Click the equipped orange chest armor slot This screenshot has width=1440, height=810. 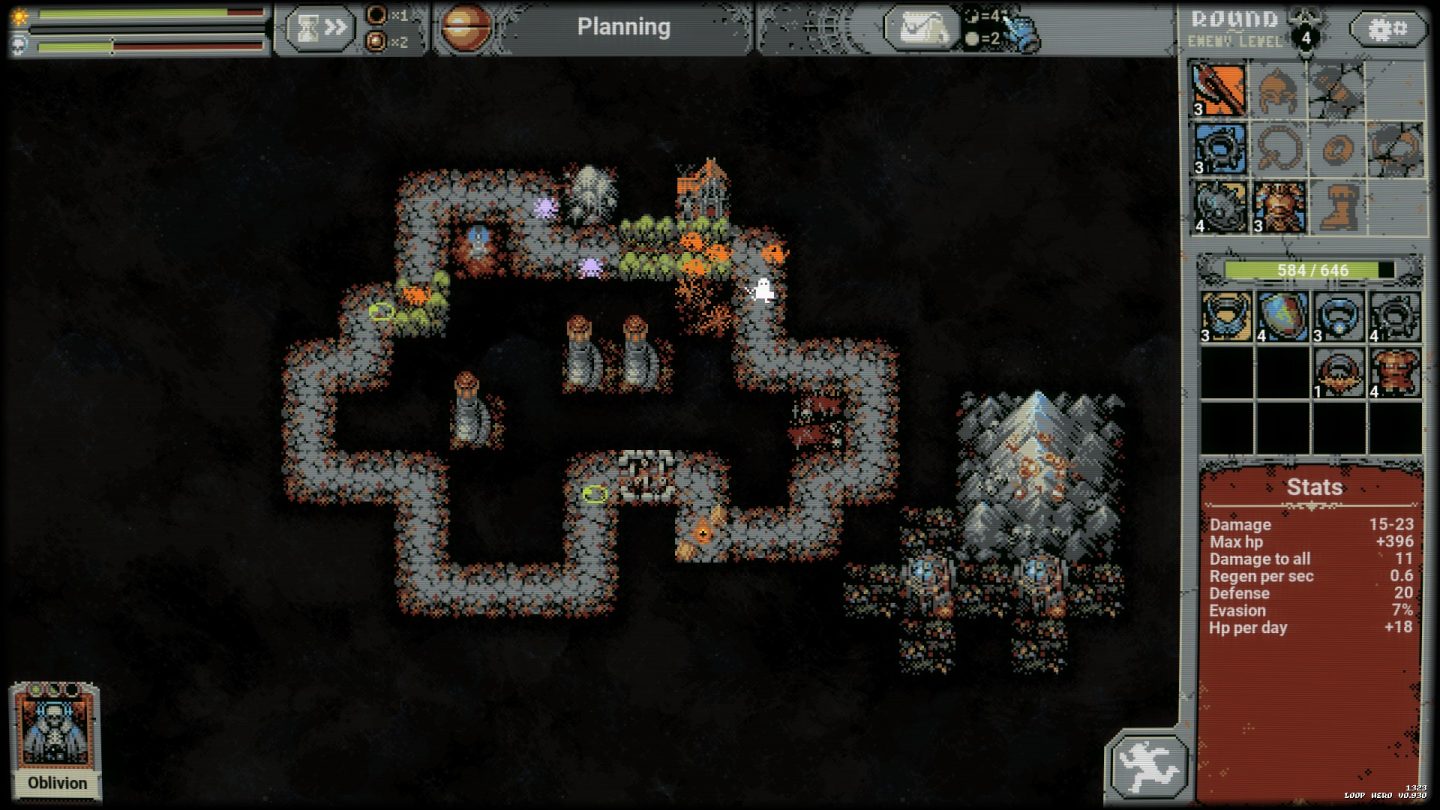pos(1277,207)
